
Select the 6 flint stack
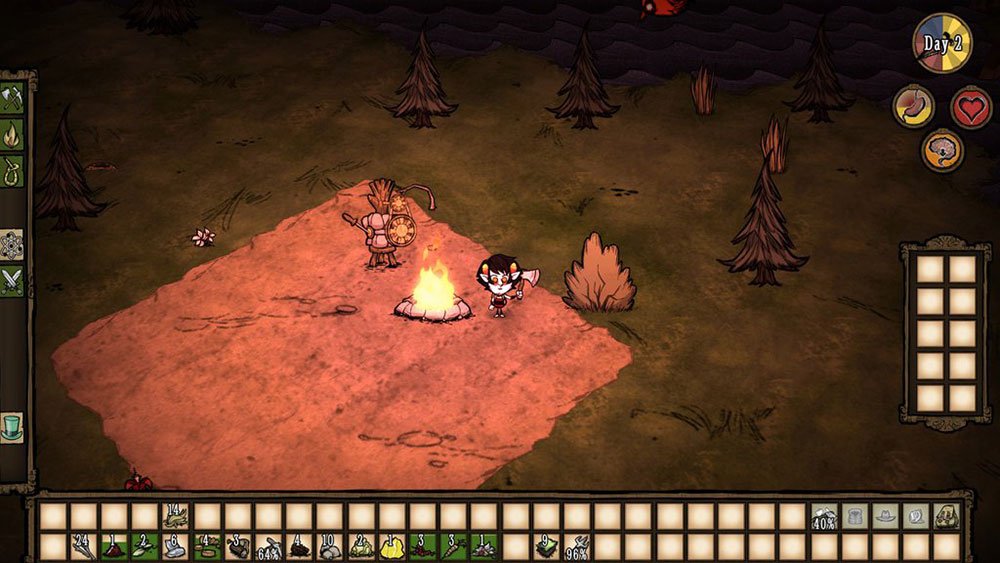pos(176,547)
